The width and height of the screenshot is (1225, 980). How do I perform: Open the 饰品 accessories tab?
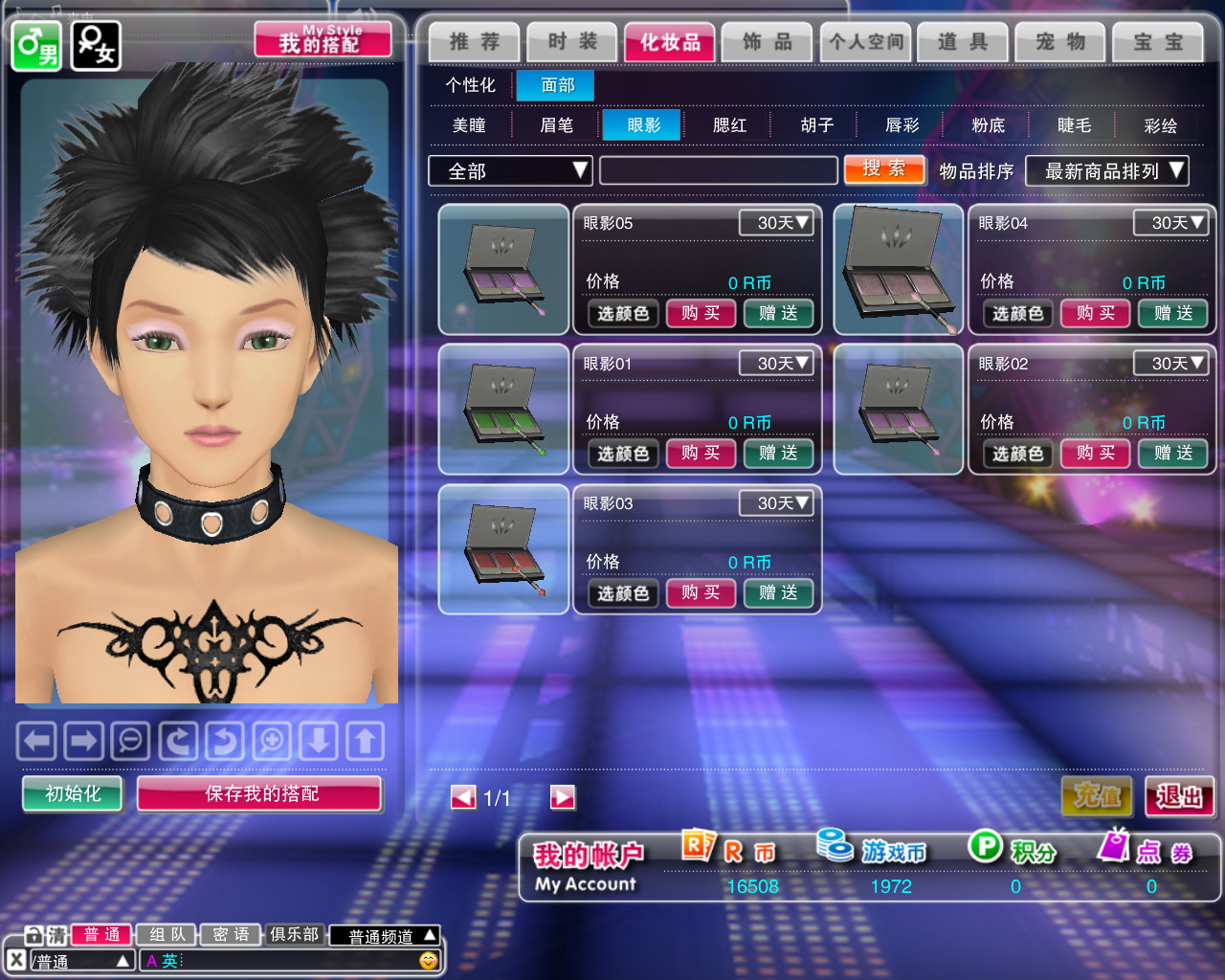click(x=768, y=42)
